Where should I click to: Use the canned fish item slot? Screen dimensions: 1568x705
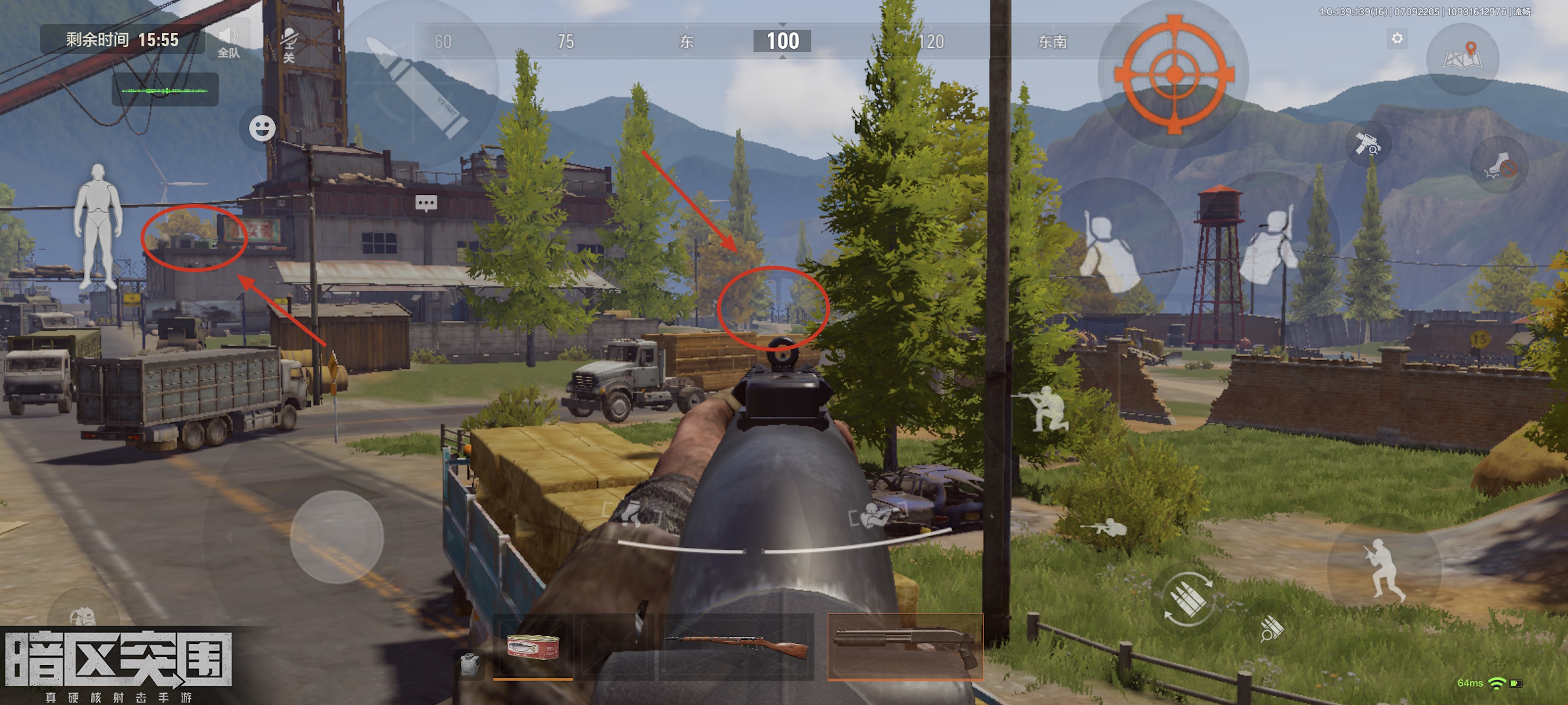[x=533, y=647]
